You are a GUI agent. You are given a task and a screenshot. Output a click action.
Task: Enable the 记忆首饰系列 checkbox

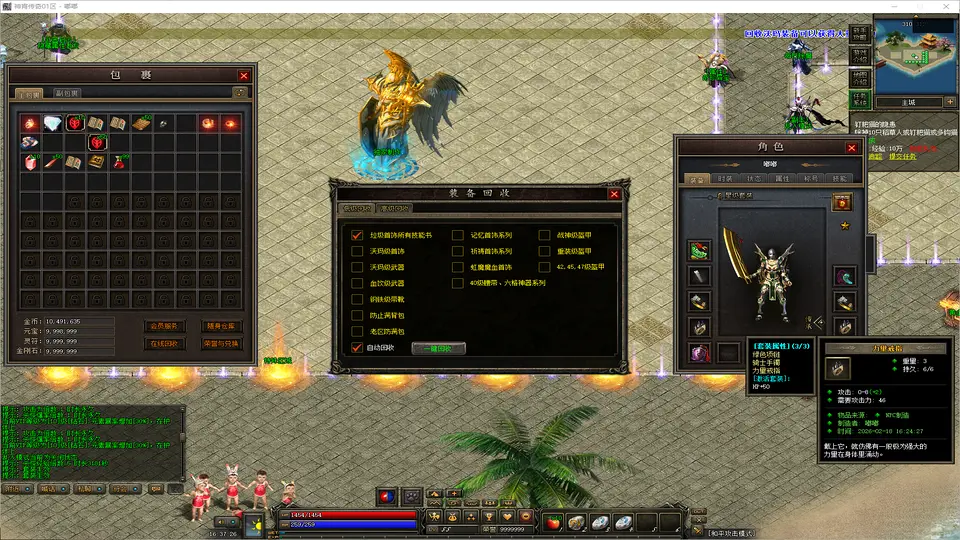pyautogui.click(x=458, y=235)
